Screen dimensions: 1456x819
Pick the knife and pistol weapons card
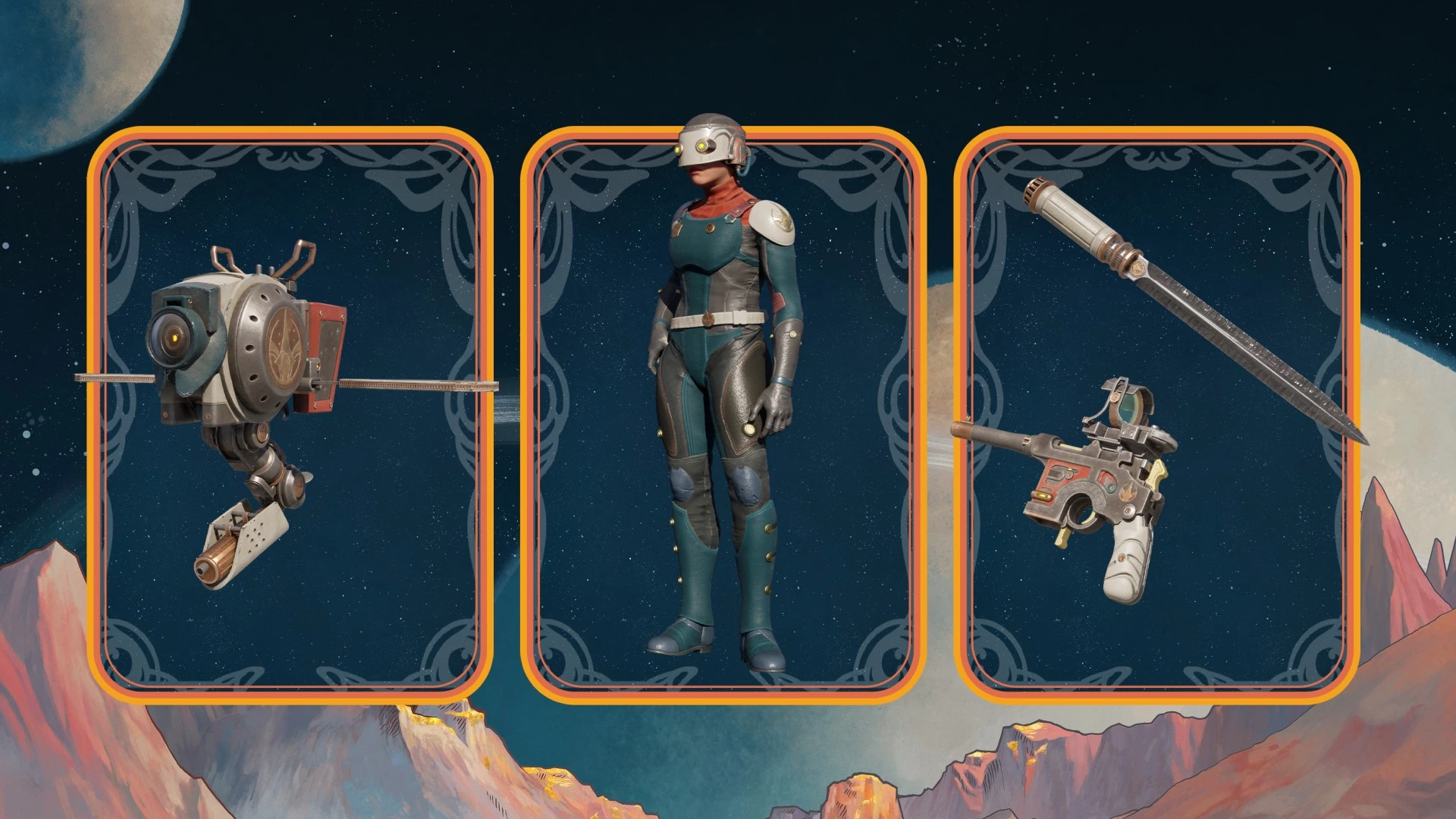coord(1156,413)
